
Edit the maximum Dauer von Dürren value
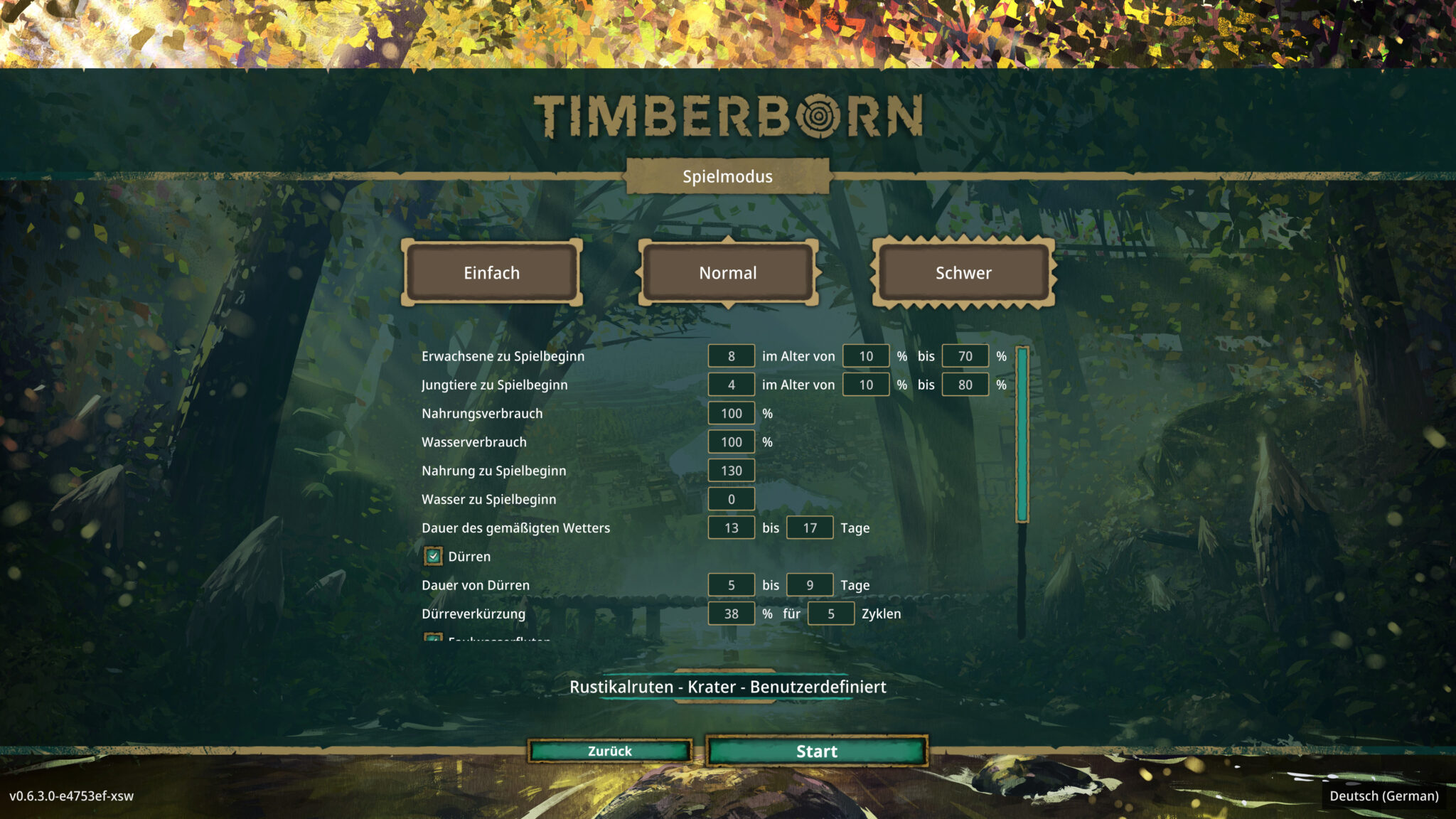[x=809, y=584]
